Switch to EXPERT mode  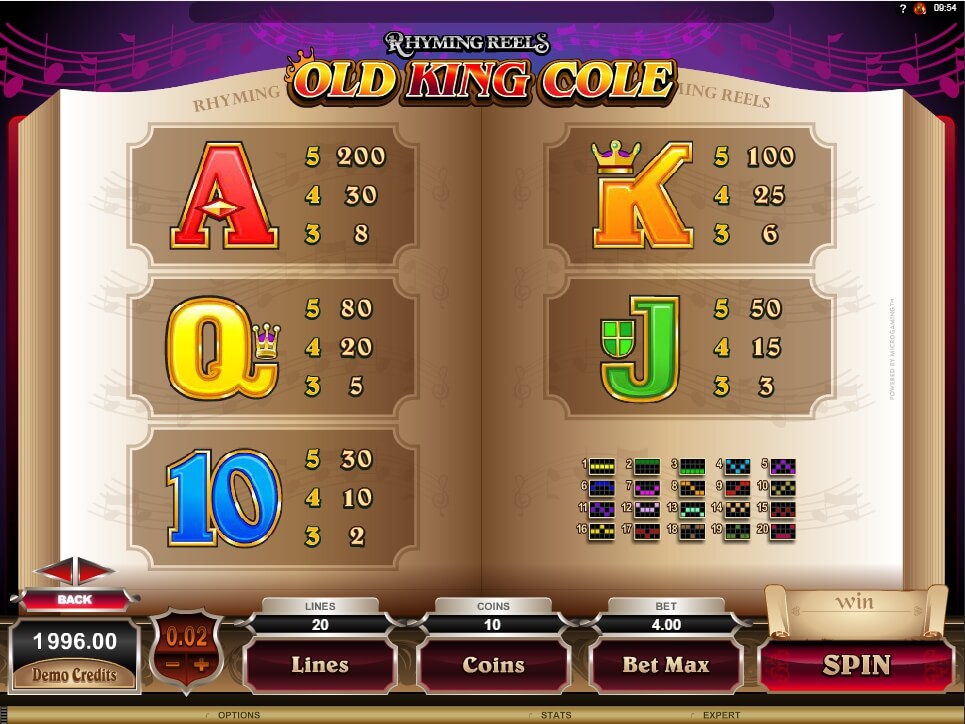click(720, 715)
